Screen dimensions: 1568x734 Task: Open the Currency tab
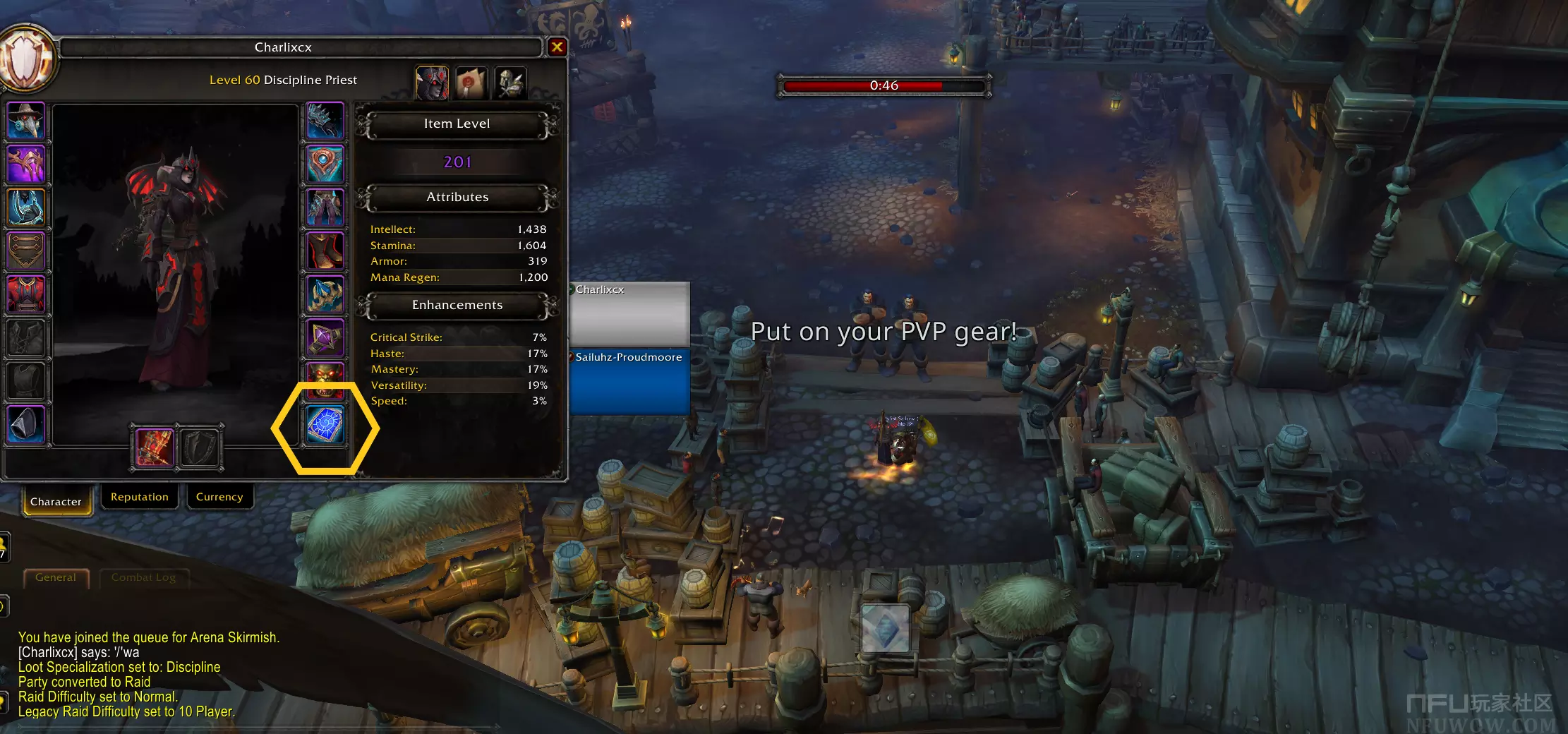click(219, 497)
